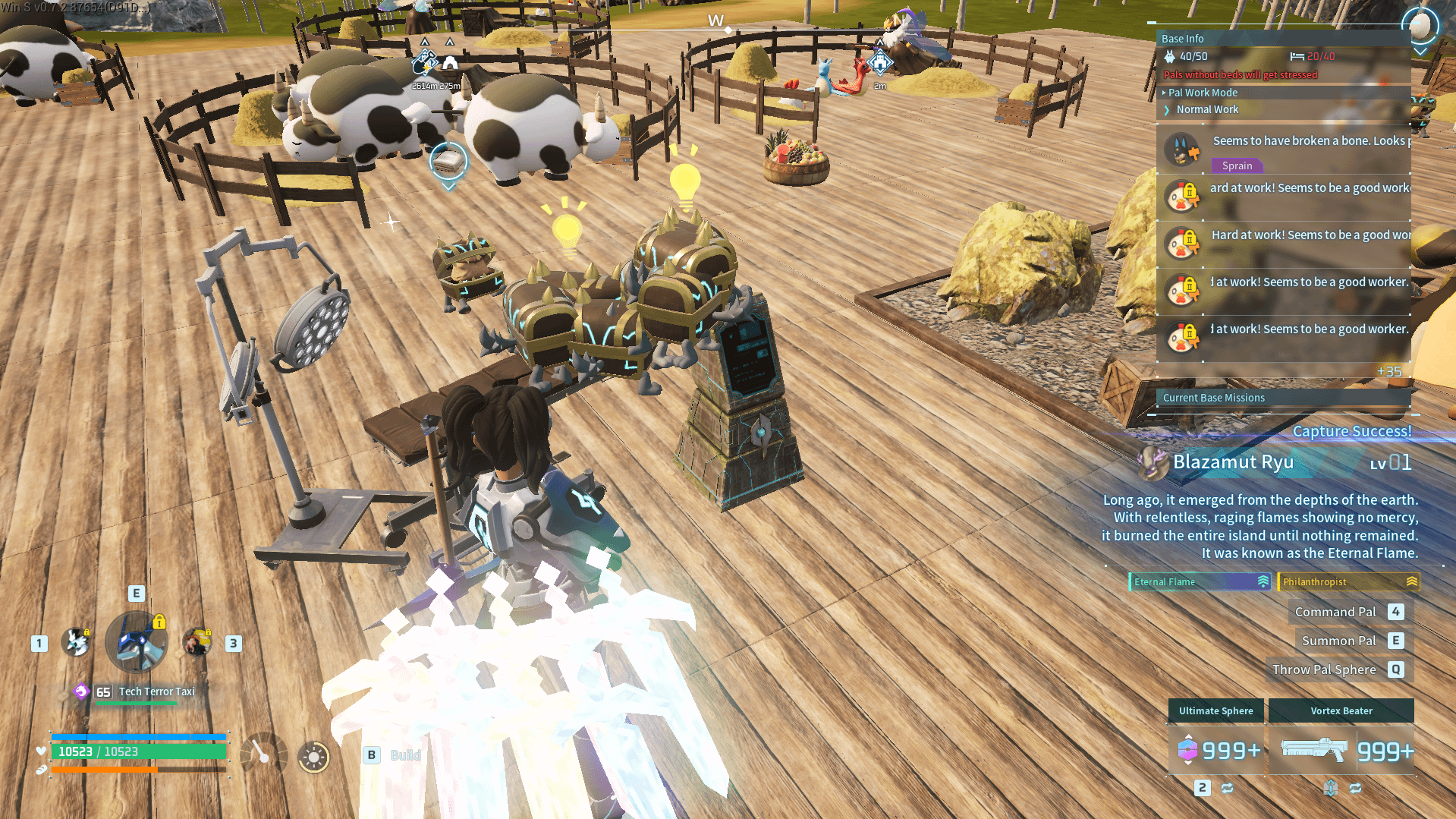The height and width of the screenshot is (819, 1456).
Task: Open the Sprain injury notification row
Action: (1282, 150)
